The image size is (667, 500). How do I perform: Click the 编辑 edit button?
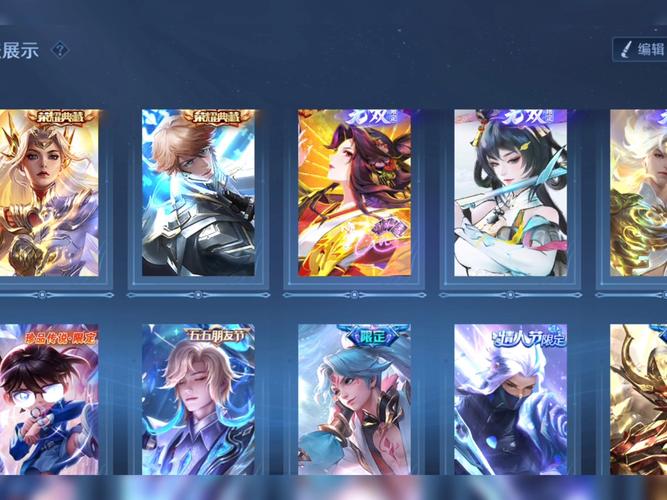point(640,49)
